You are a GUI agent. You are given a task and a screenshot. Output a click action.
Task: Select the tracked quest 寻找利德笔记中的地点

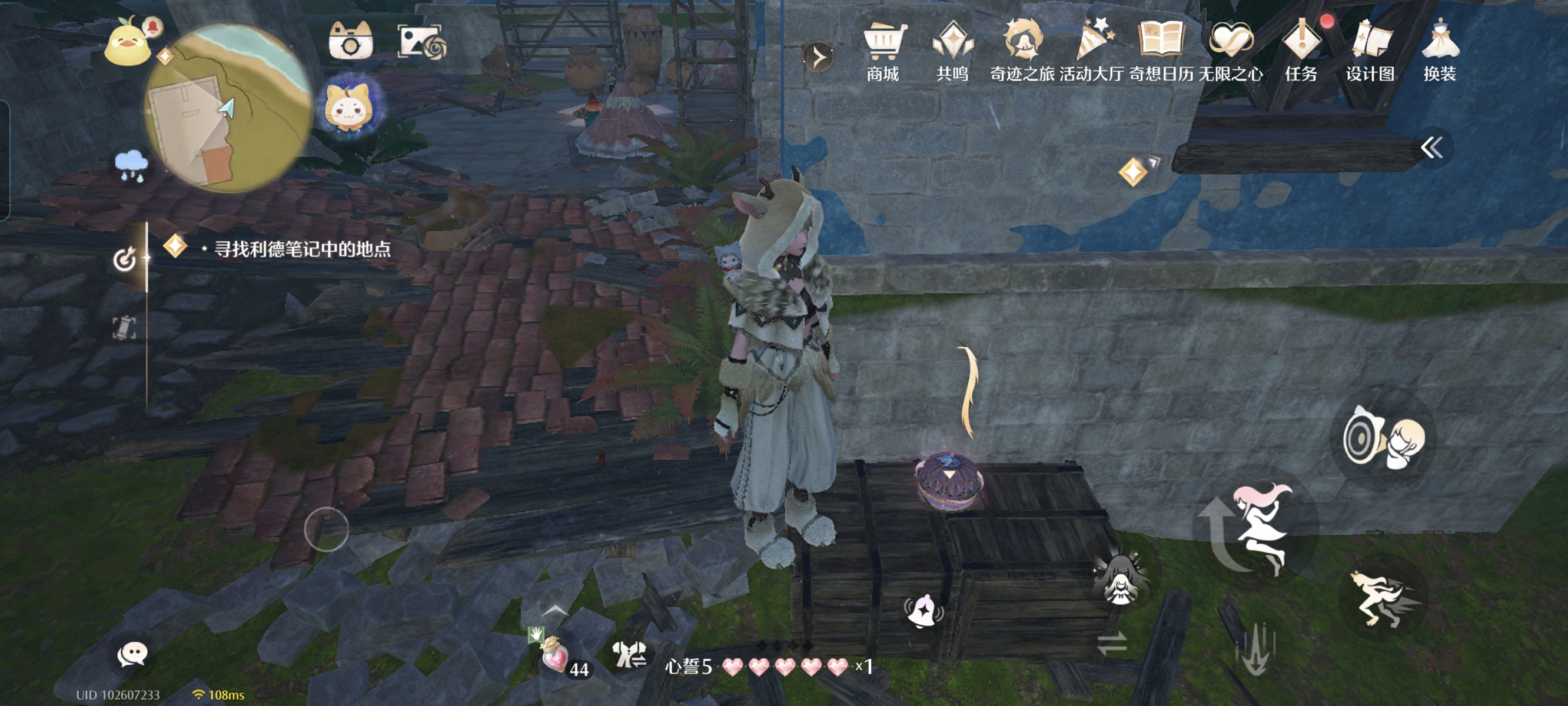click(x=302, y=249)
